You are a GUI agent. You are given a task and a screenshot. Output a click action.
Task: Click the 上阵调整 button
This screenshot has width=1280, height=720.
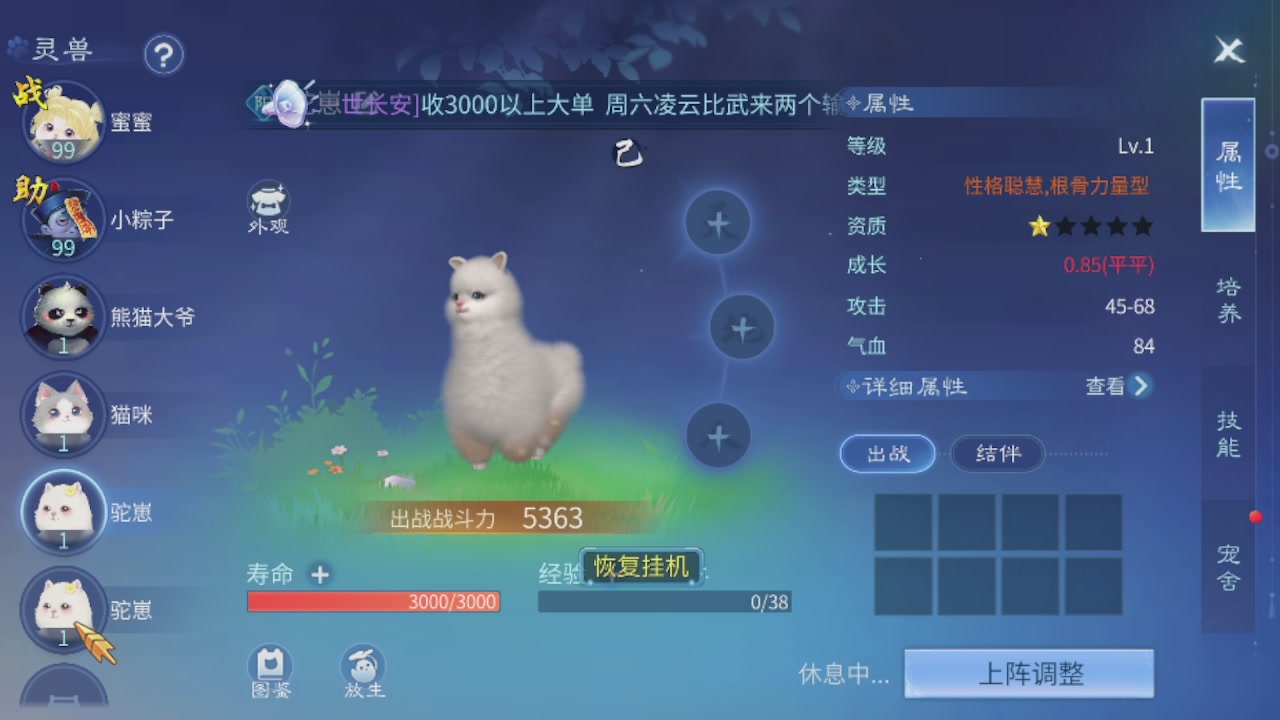(x=1029, y=673)
